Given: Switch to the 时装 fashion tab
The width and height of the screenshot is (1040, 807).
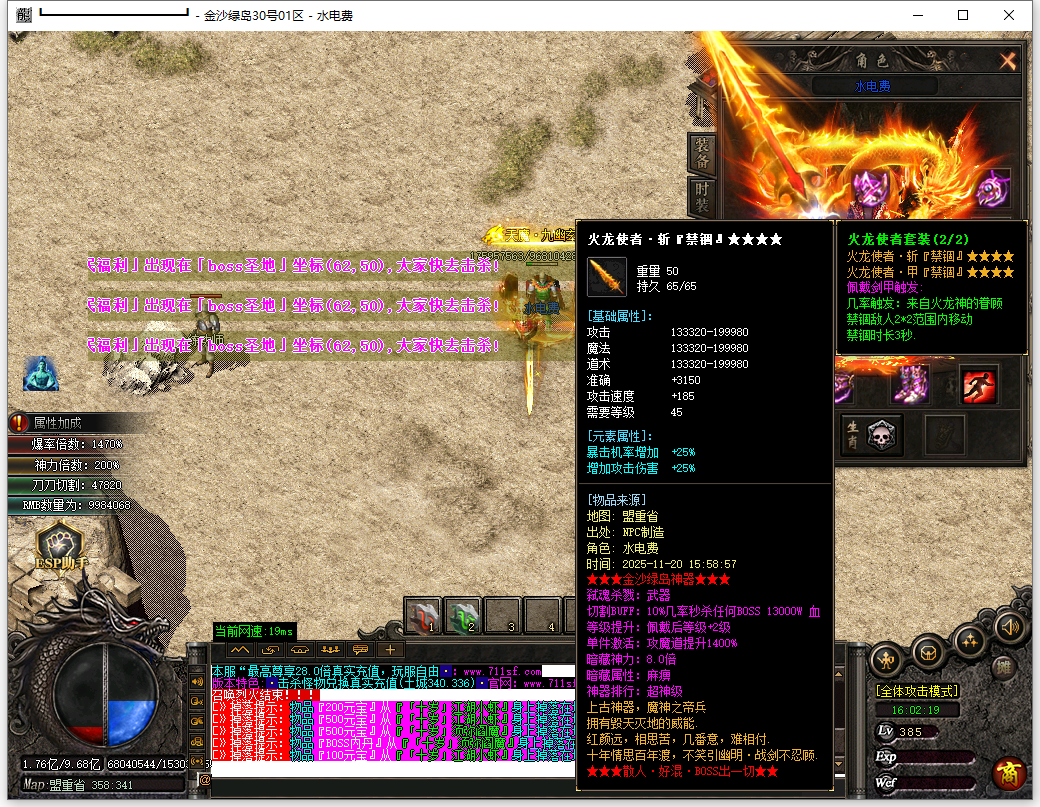Looking at the screenshot, I should tap(702, 197).
